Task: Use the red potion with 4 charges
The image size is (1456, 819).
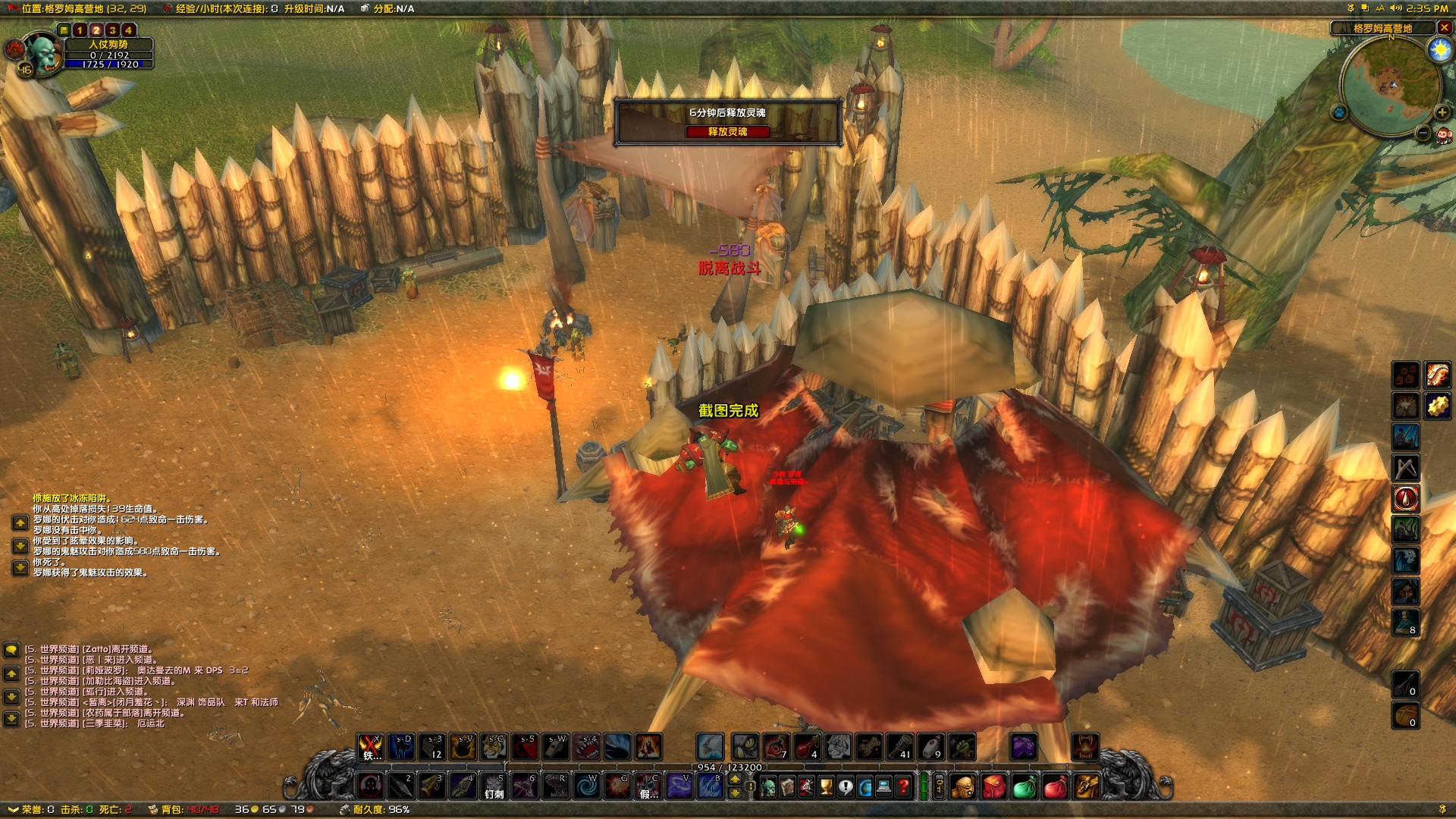Action: pyautogui.click(x=807, y=747)
